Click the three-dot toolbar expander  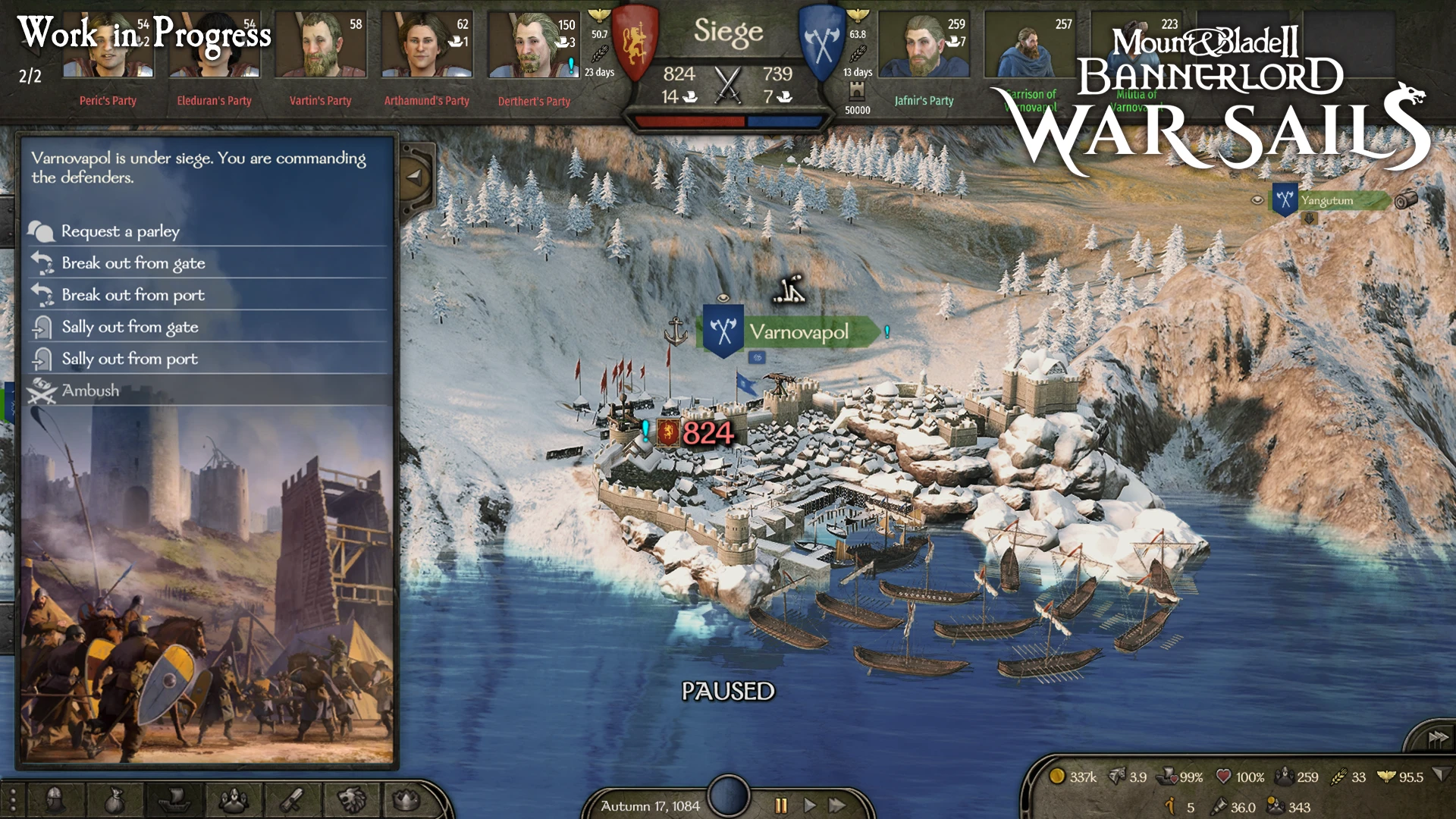[x=13, y=801]
